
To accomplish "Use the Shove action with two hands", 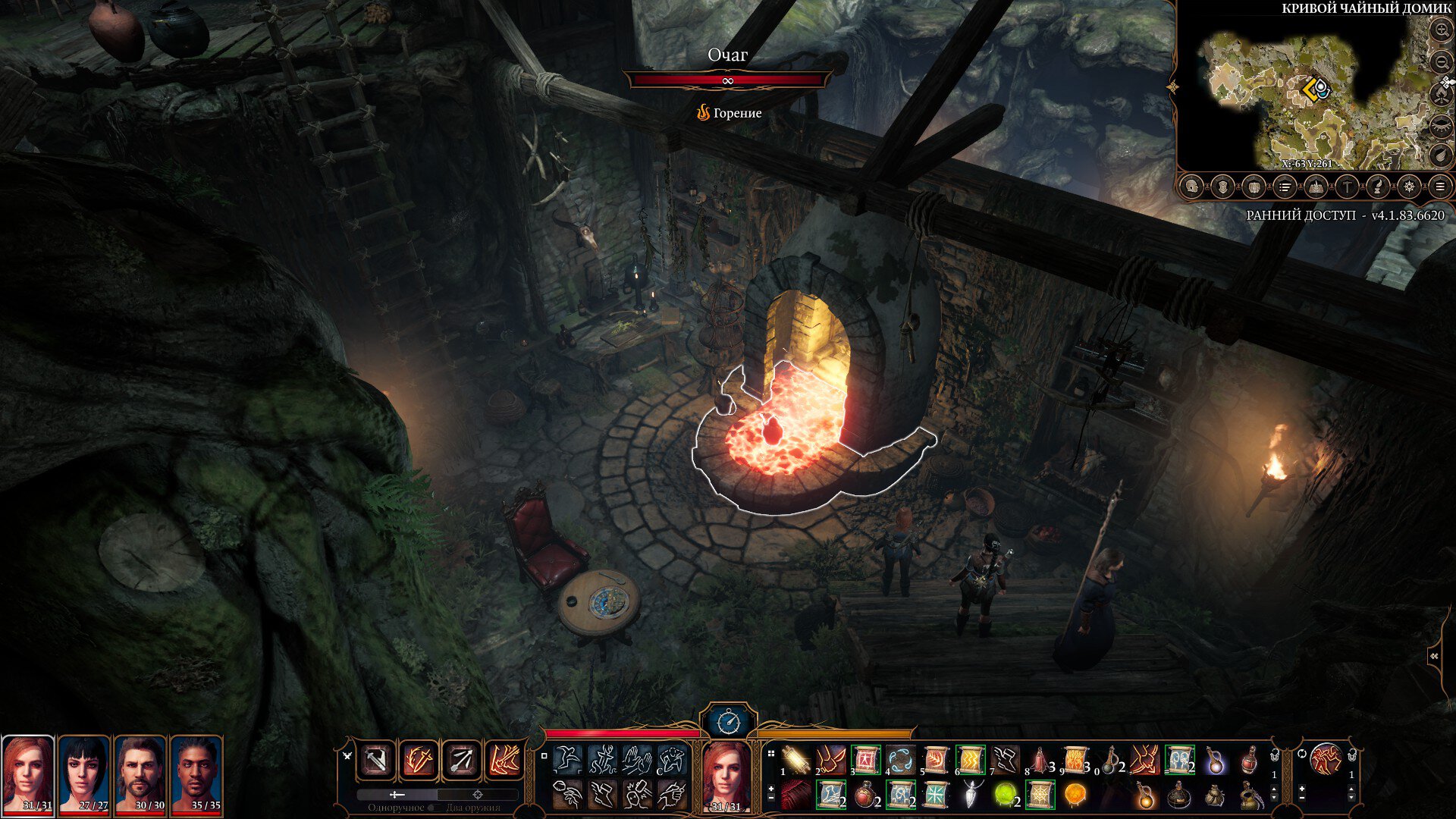I will click(x=637, y=758).
